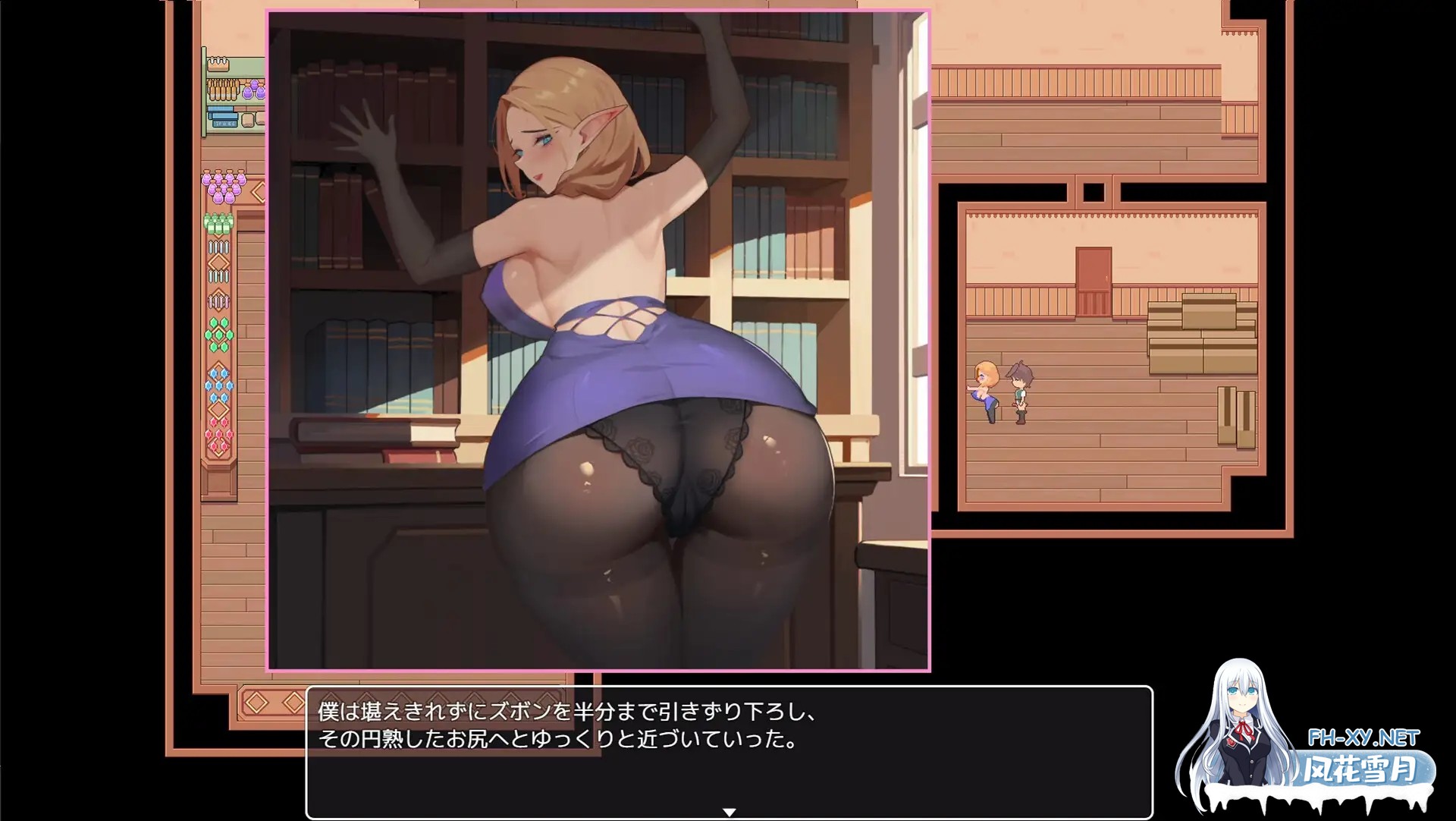Viewport: 1456px width, 821px height.
Task: Click the tall shelf beside the warehouse wall
Action: click(x=1232, y=414)
